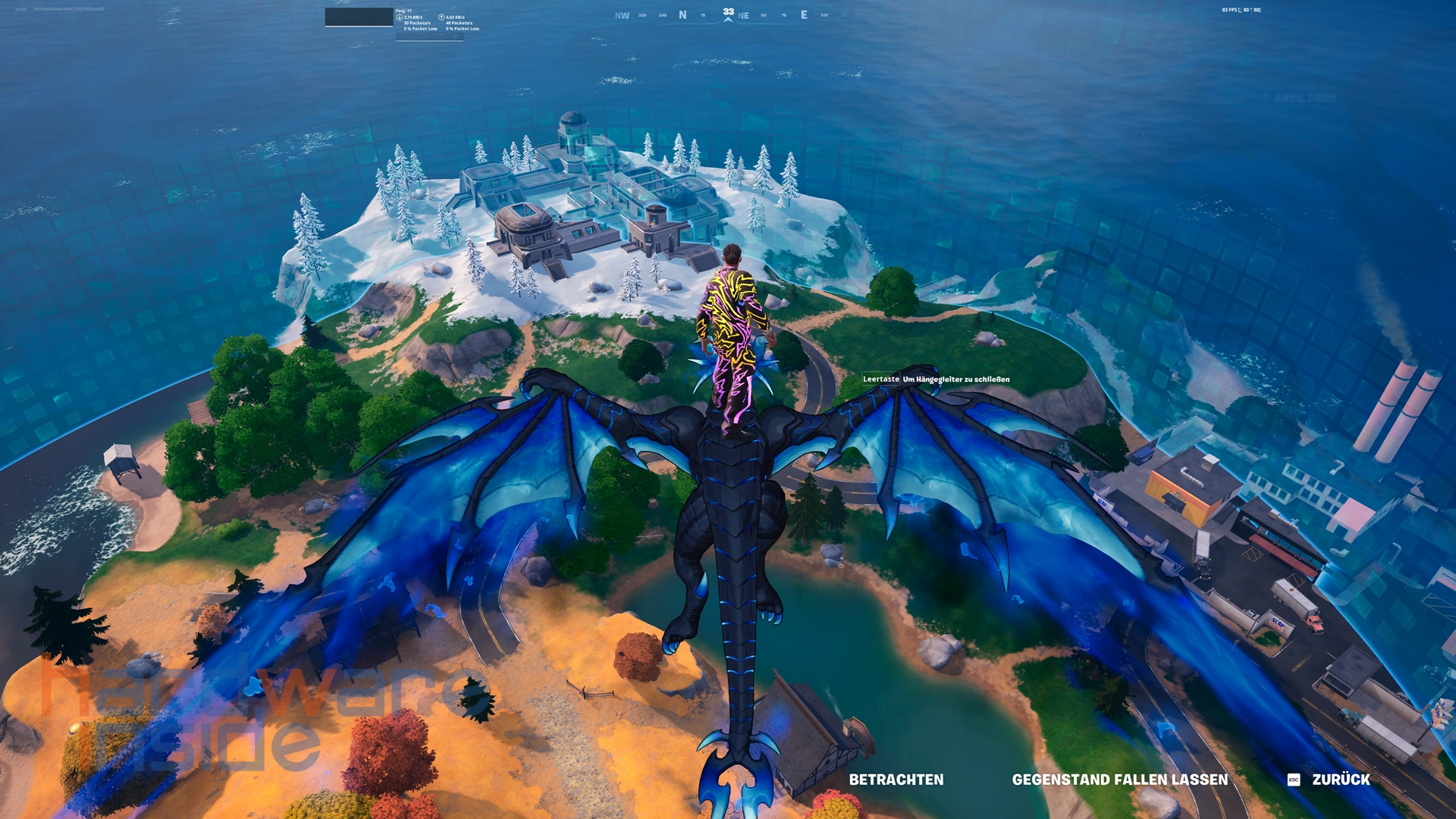This screenshot has height=819, width=1456.
Task: Select GEGENSTAND FALLEN LASSEN to drop item
Action: pyautogui.click(x=1119, y=780)
